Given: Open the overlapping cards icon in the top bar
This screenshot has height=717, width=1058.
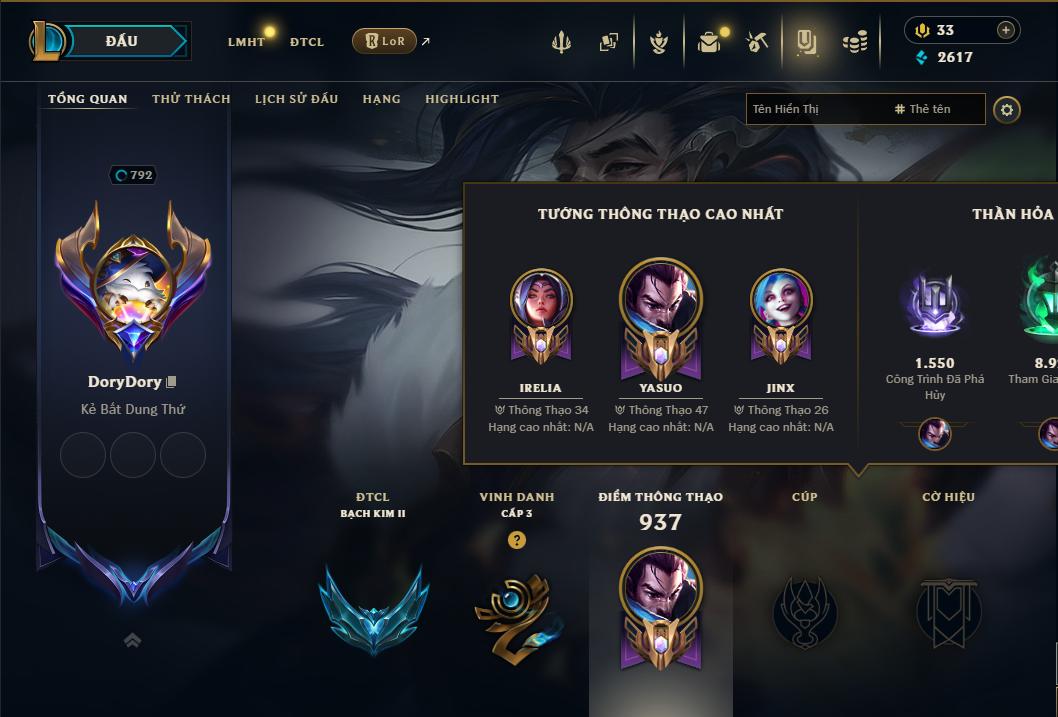Looking at the screenshot, I should [608, 42].
